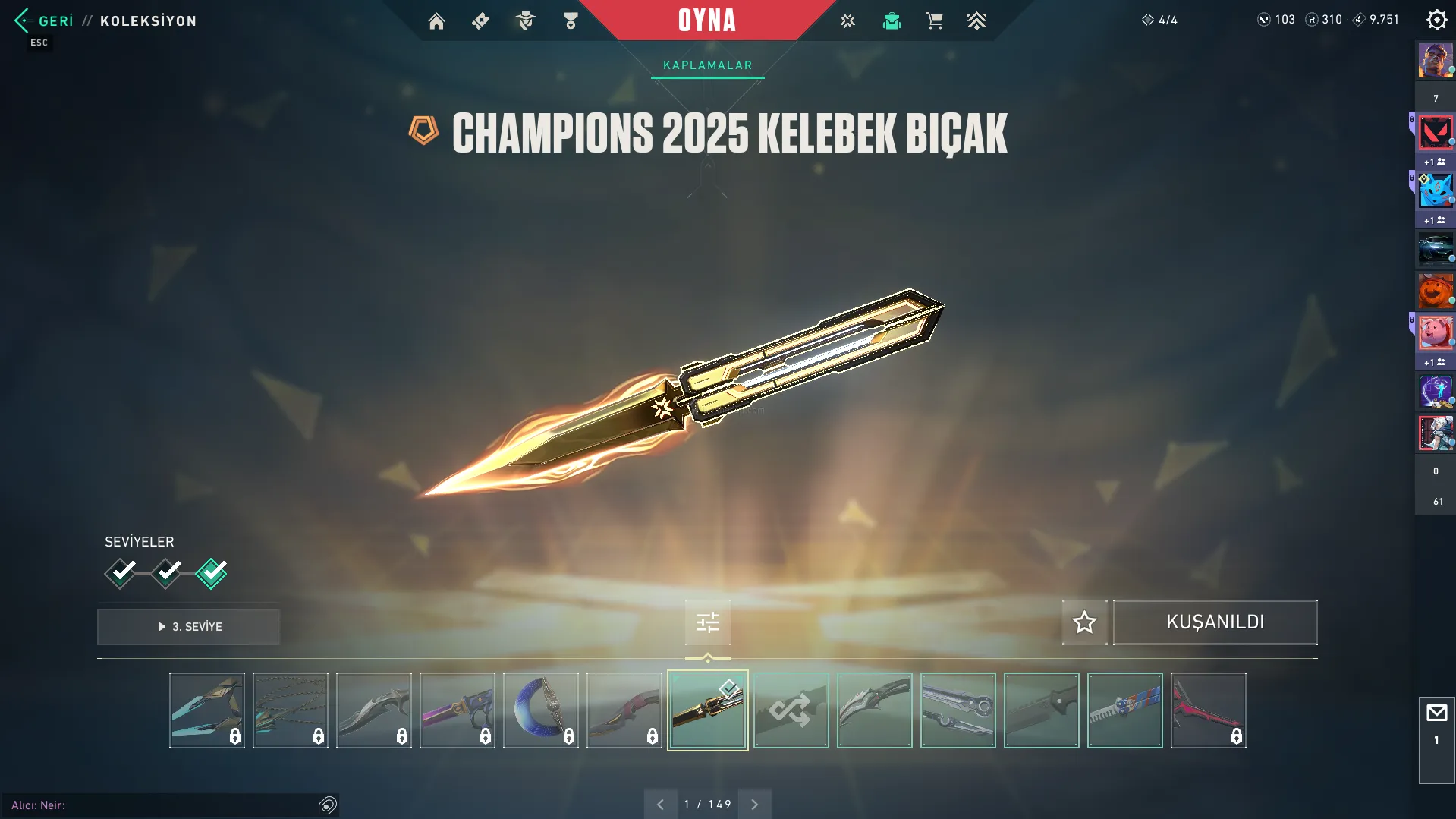
Task: Click the KUŞANILDI equip button
Action: click(x=1215, y=622)
